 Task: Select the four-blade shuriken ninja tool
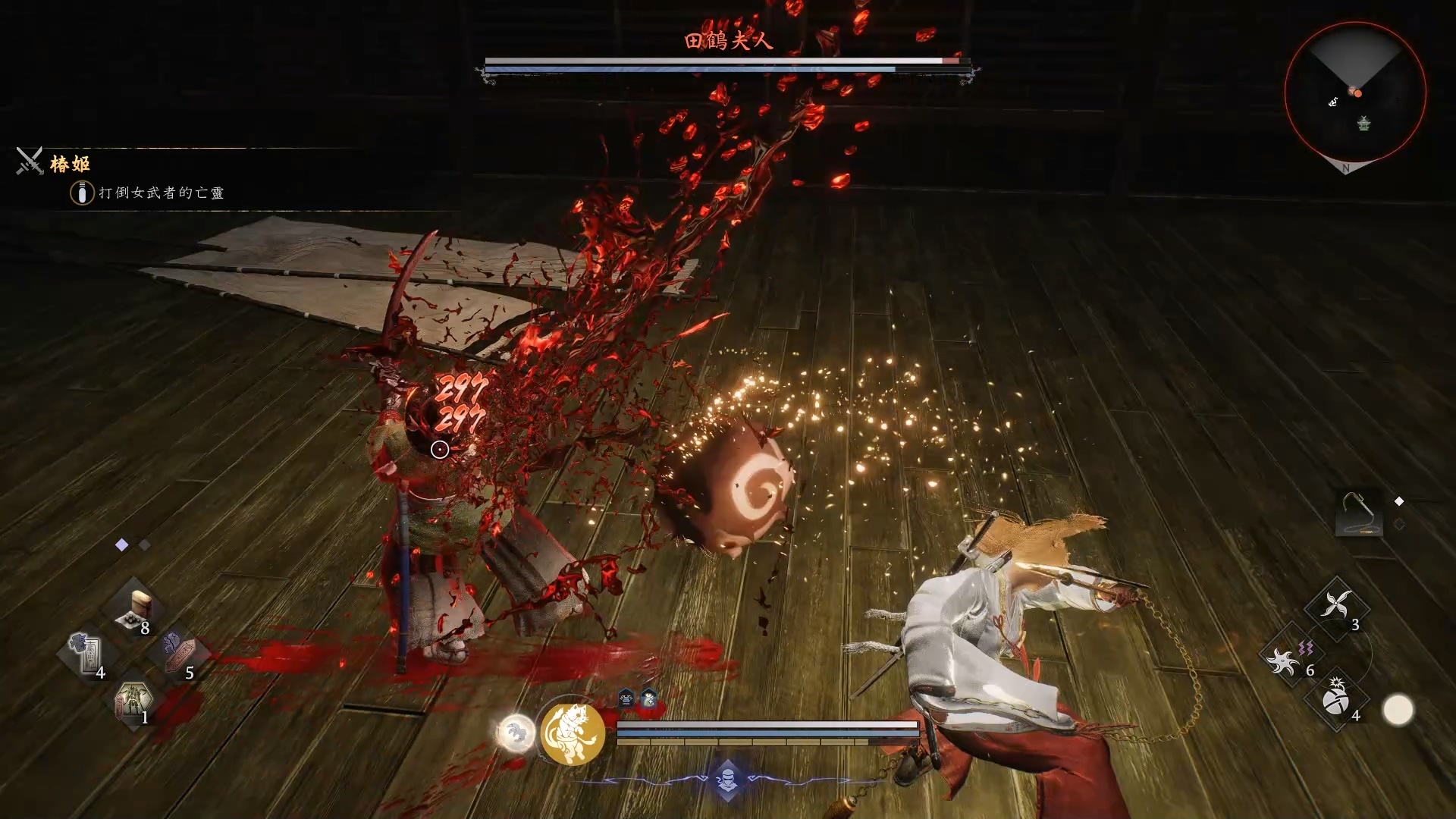[x=1336, y=606]
